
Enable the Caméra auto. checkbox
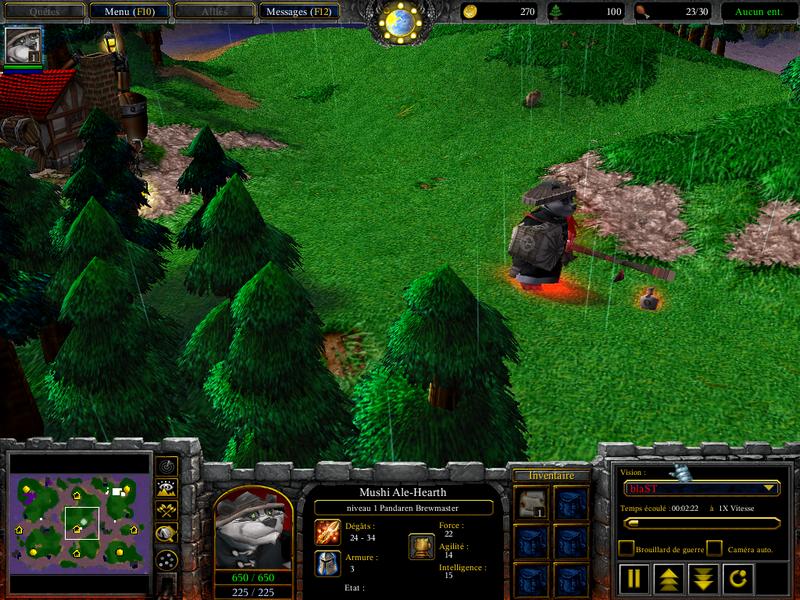pyautogui.click(x=714, y=548)
